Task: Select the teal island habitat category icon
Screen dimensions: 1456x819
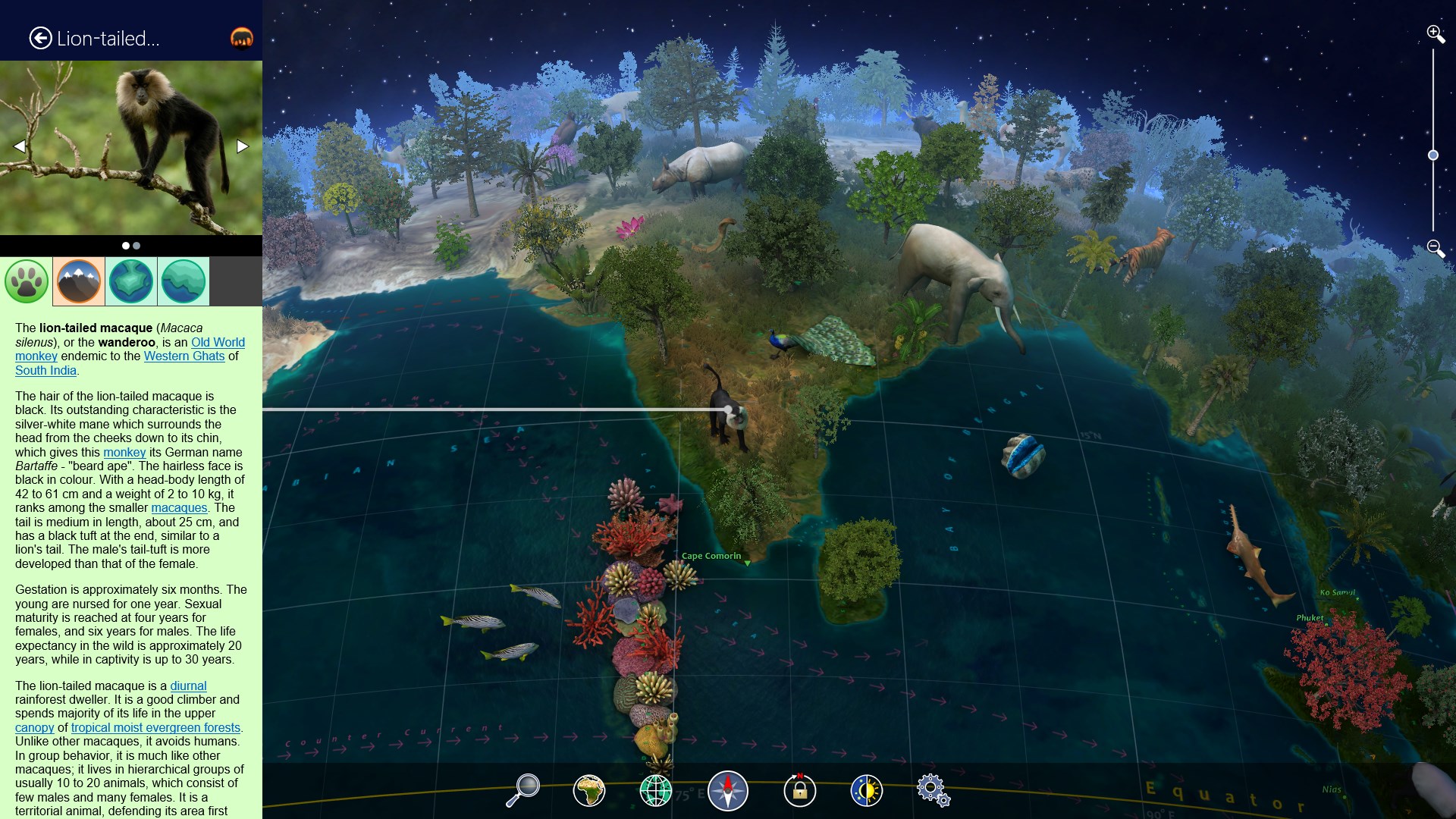Action: pos(130,281)
